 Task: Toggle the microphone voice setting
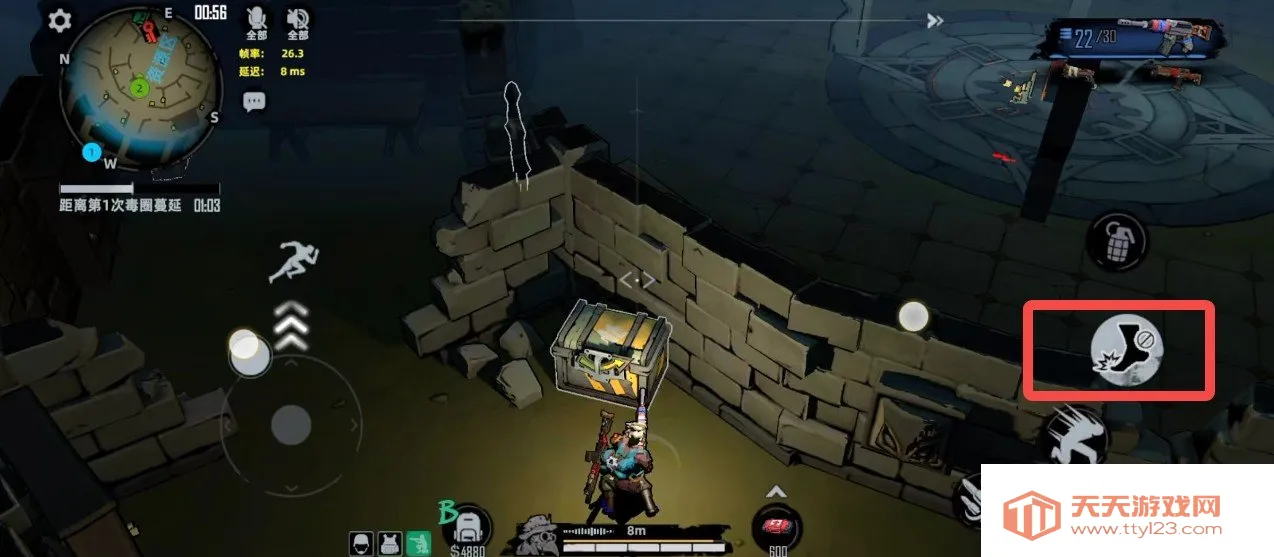(257, 18)
